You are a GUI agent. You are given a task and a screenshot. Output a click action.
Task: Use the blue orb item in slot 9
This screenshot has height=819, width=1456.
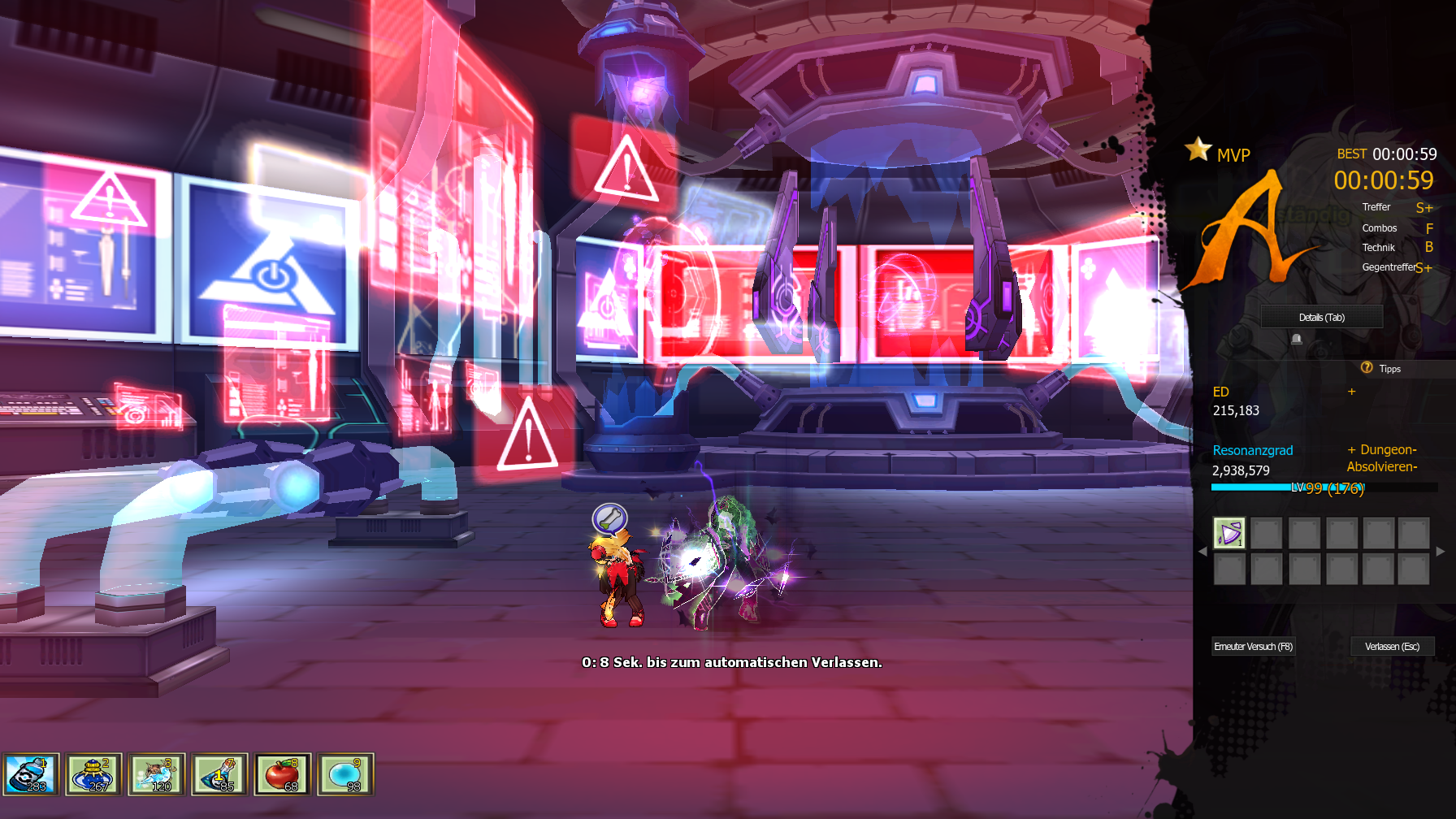point(345,774)
